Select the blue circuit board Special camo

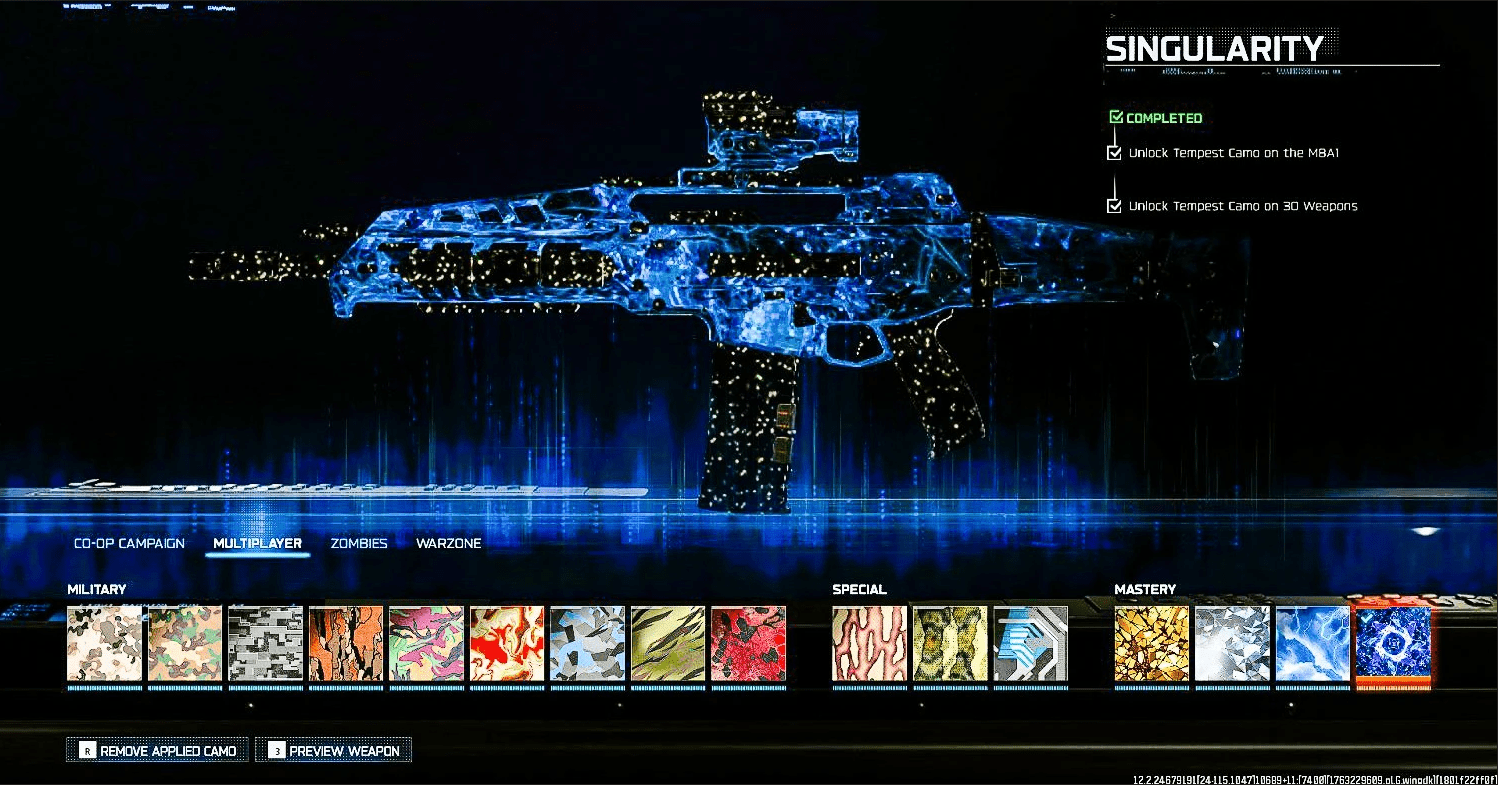coord(1031,645)
